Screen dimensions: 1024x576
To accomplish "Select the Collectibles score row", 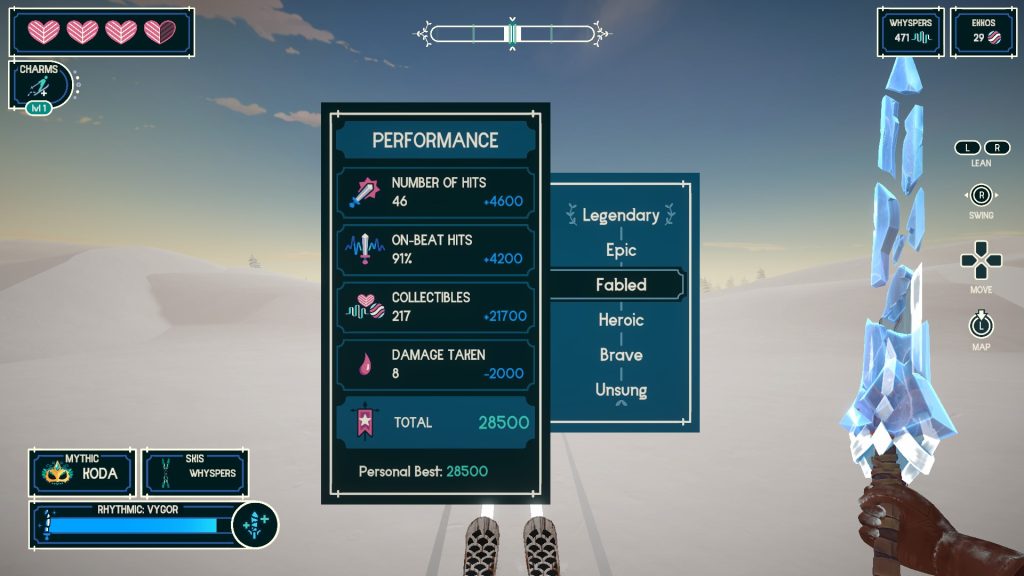I will pos(435,306).
